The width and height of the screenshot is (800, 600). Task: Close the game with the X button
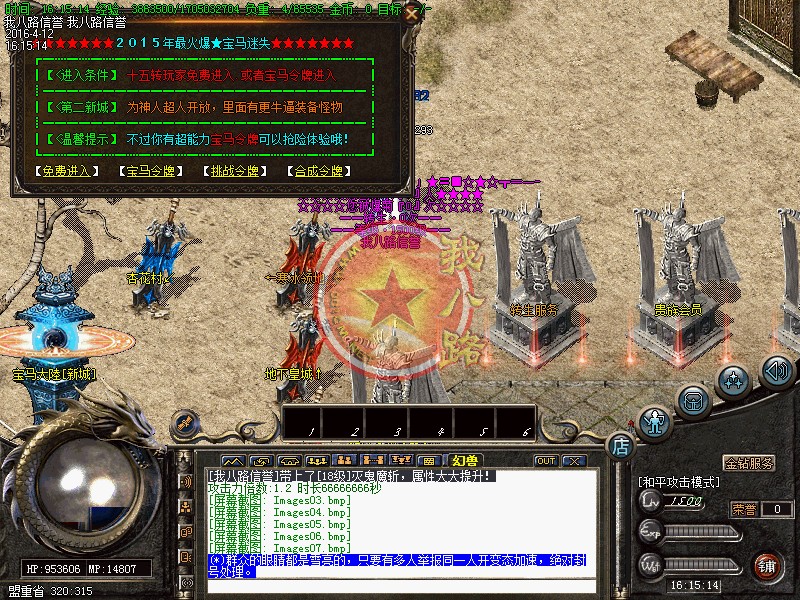pos(573,461)
